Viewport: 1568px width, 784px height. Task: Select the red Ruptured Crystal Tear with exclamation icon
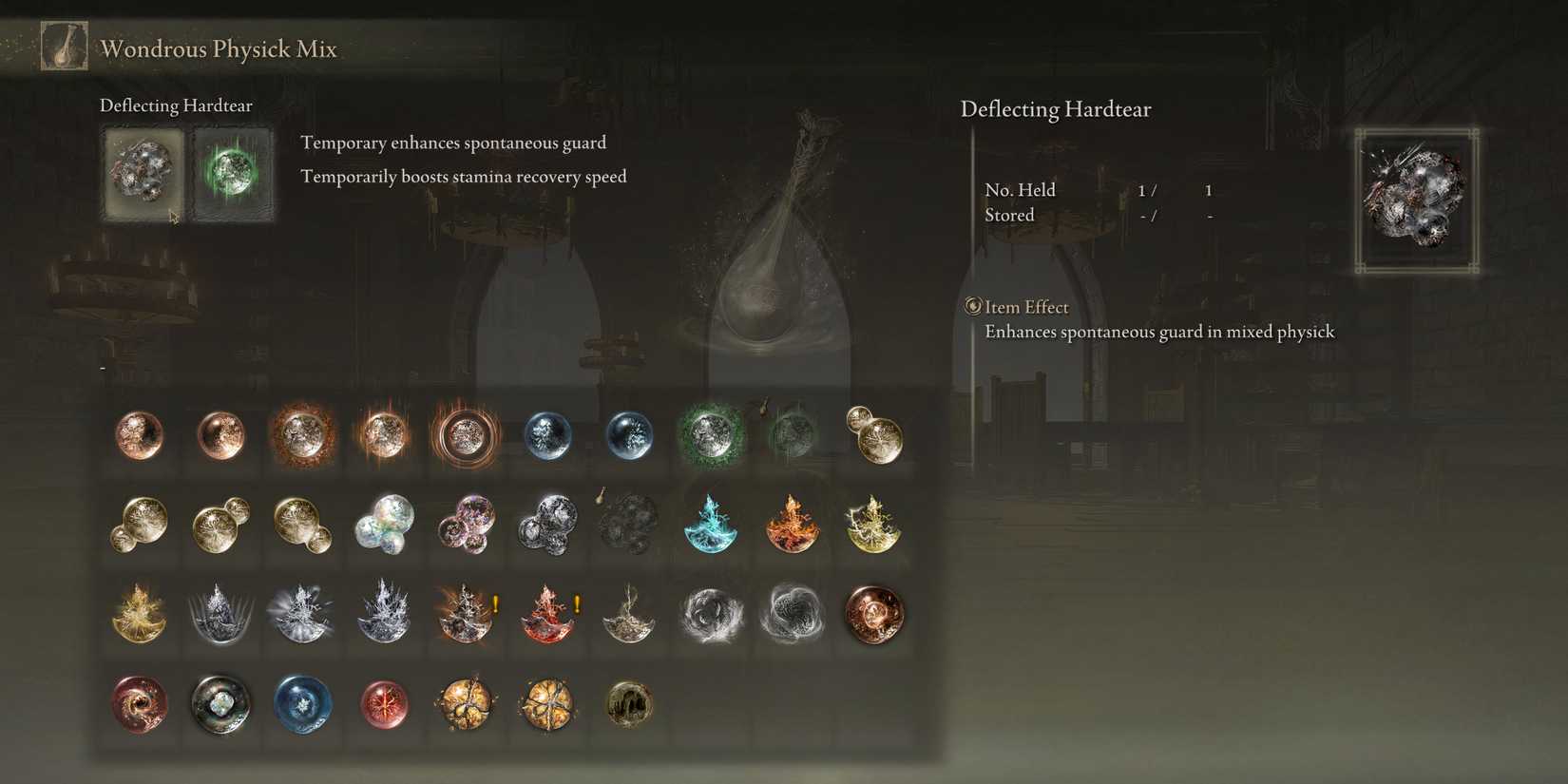click(x=547, y=615)
